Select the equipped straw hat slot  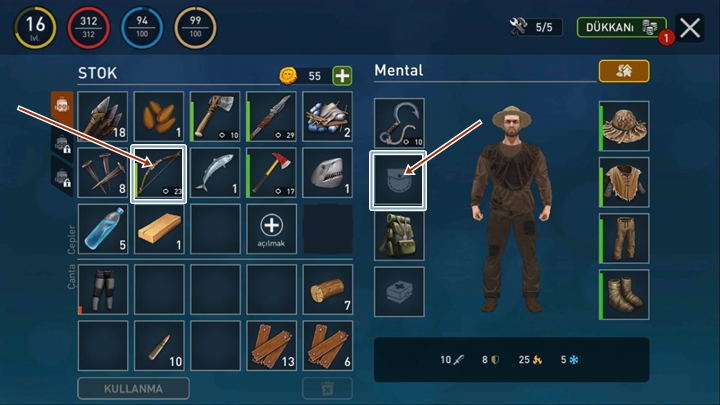tap(625, 126)
